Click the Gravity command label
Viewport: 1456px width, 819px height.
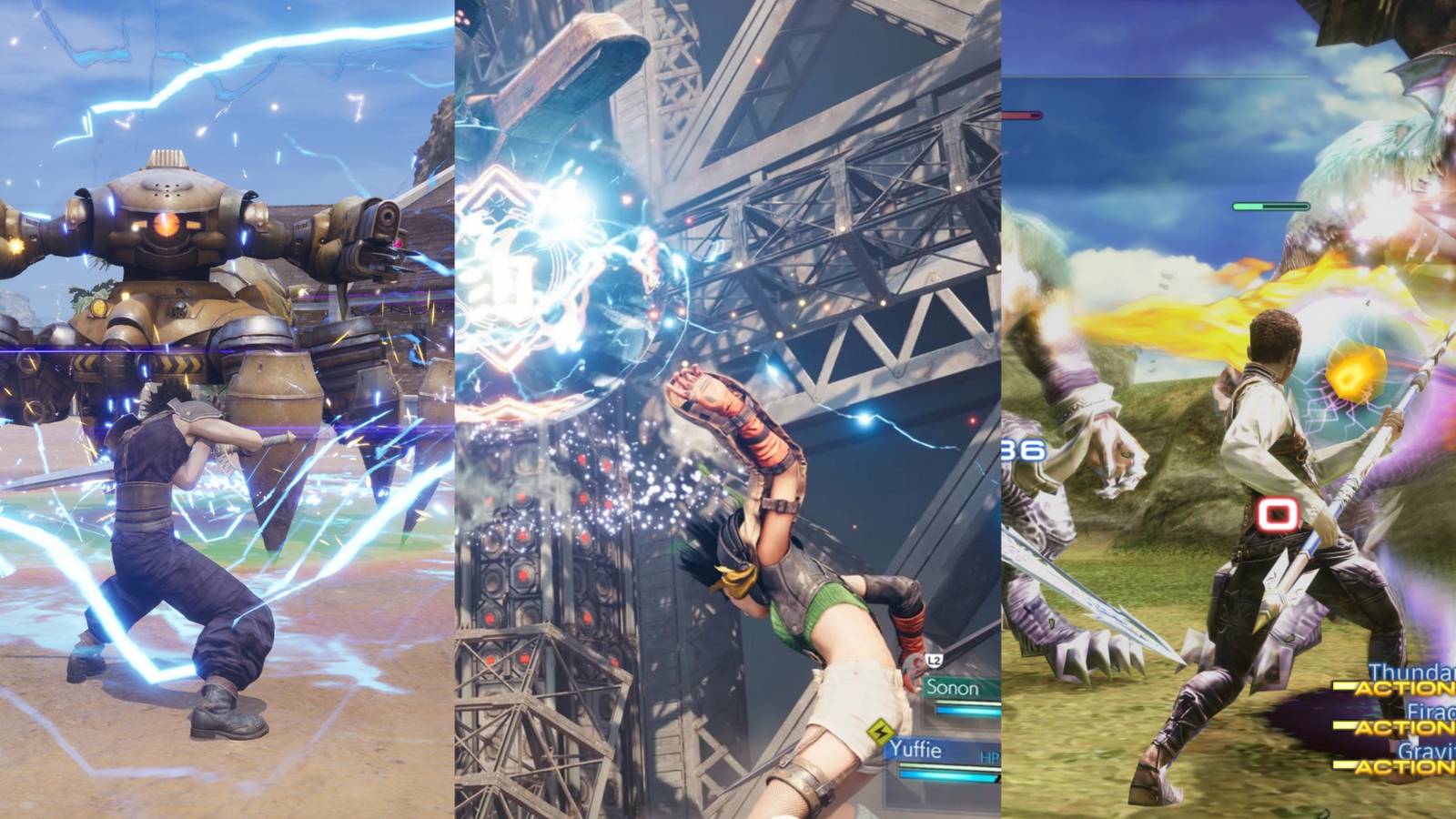(x=1420, y=752)
